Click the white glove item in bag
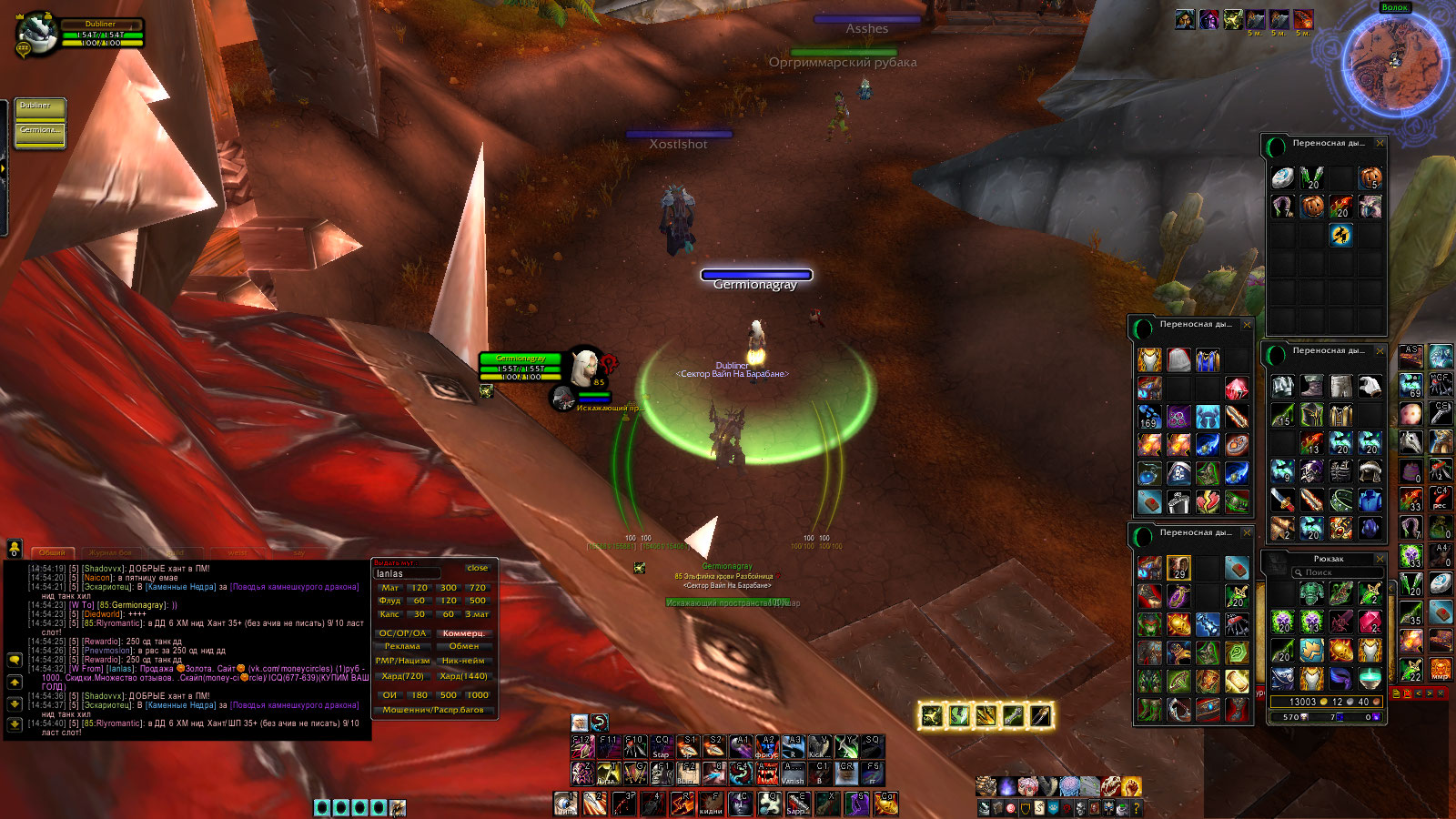 [1370, 387]
